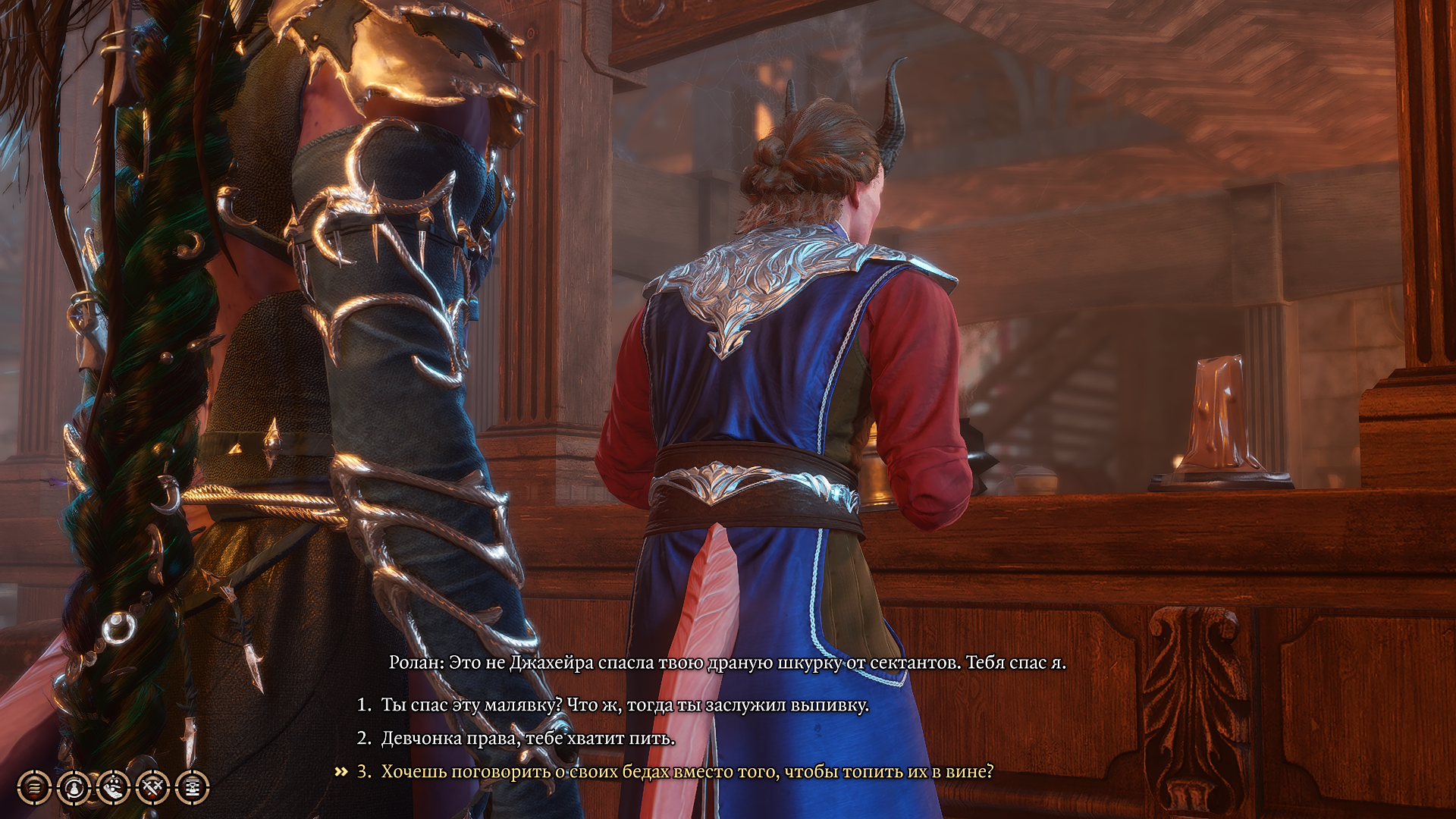Select the crossed daggers combat icon
Screen dimensions: 1456x819
(152, 788)
